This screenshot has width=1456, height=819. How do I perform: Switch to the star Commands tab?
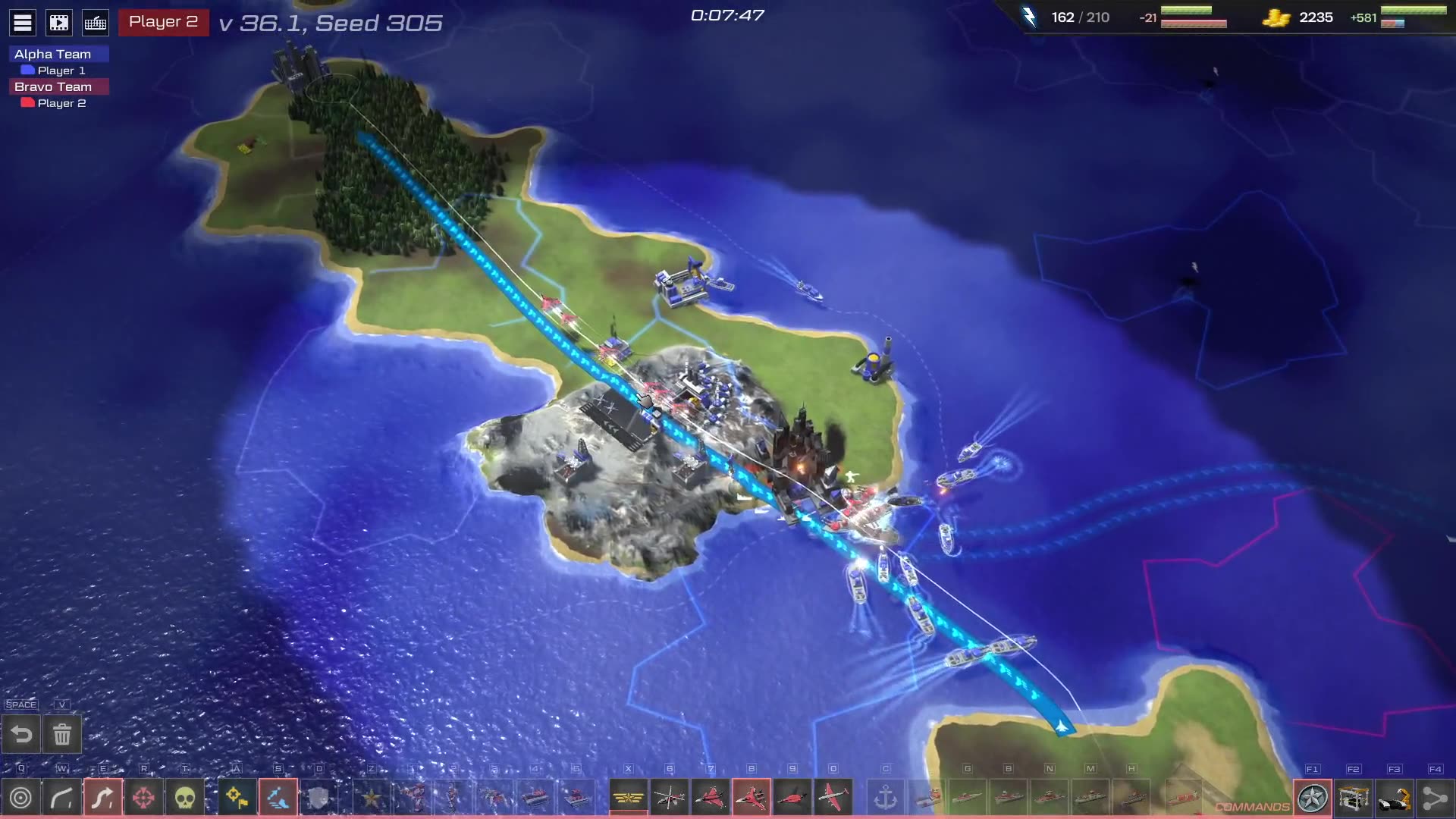point(1313,798)
